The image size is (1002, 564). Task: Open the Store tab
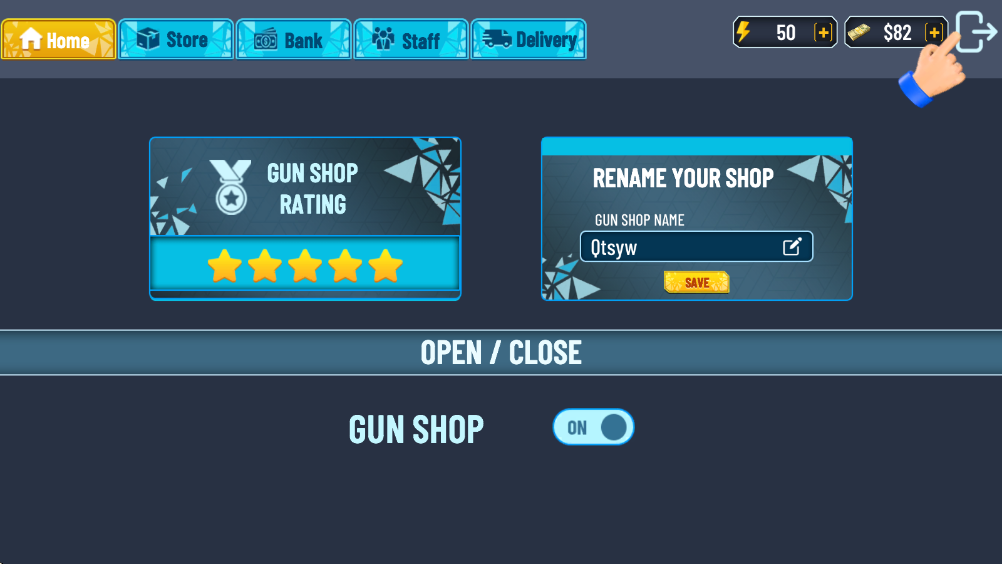pyautogui.click(x=176, y=40)
